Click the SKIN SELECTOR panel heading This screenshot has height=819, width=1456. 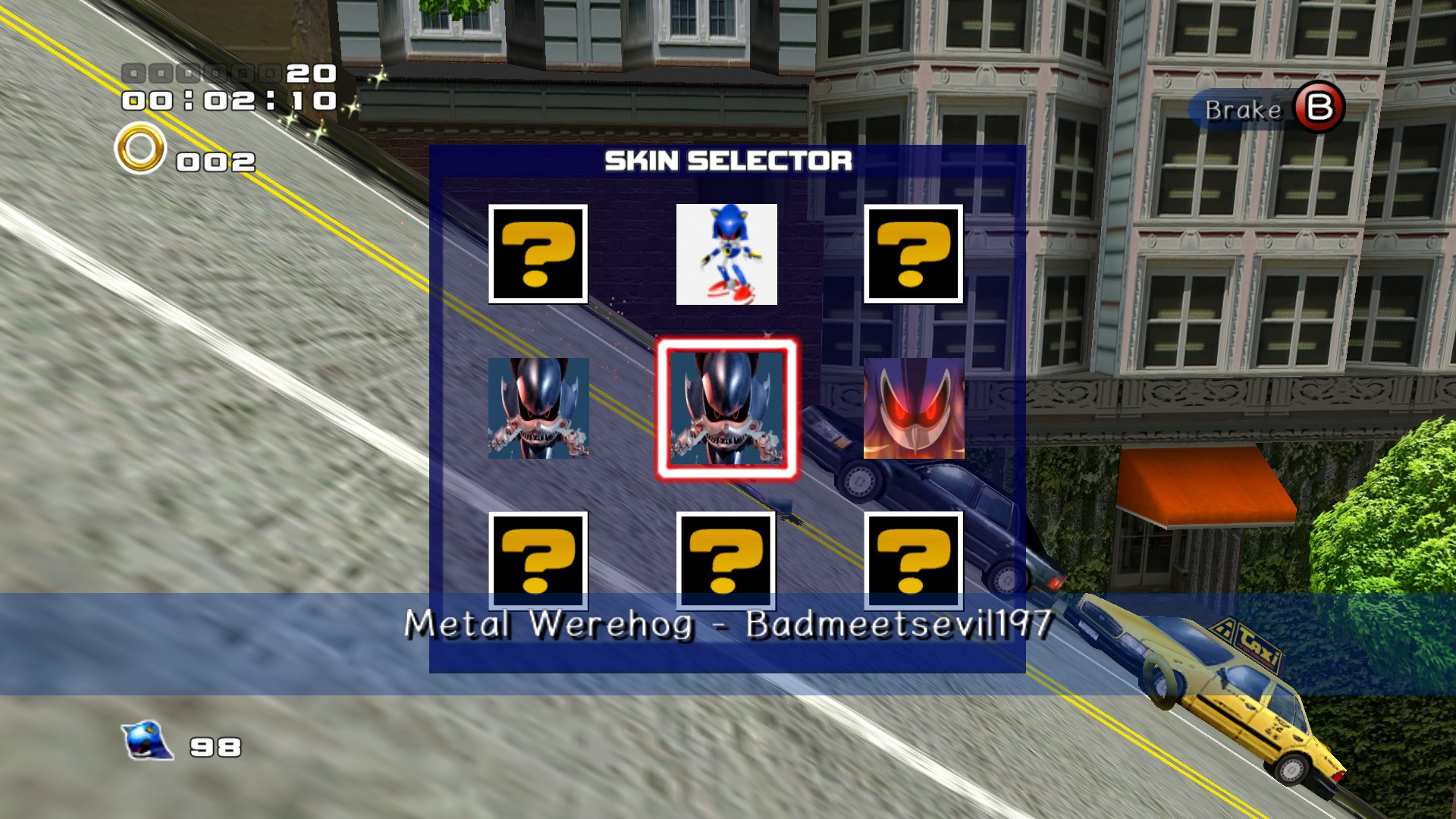730,162
